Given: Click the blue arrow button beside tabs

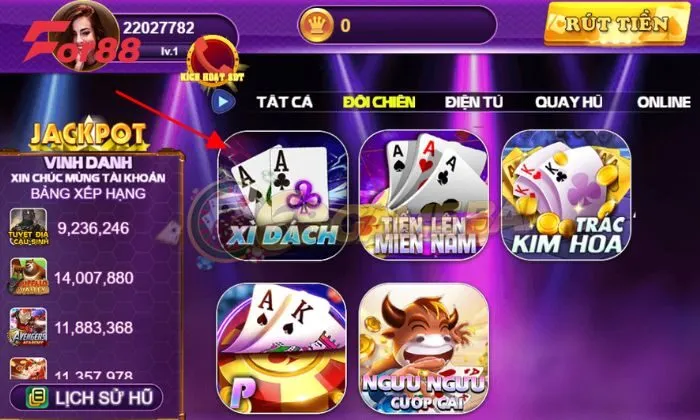Looking at the screenshot, I should point(221,101).
